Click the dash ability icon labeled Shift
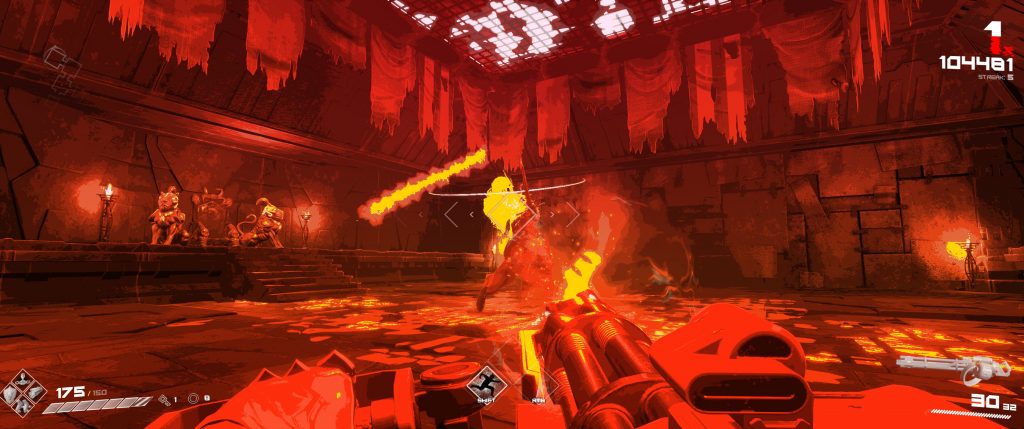The width and height of the screenshot is (1024, 429). [486, 381]
